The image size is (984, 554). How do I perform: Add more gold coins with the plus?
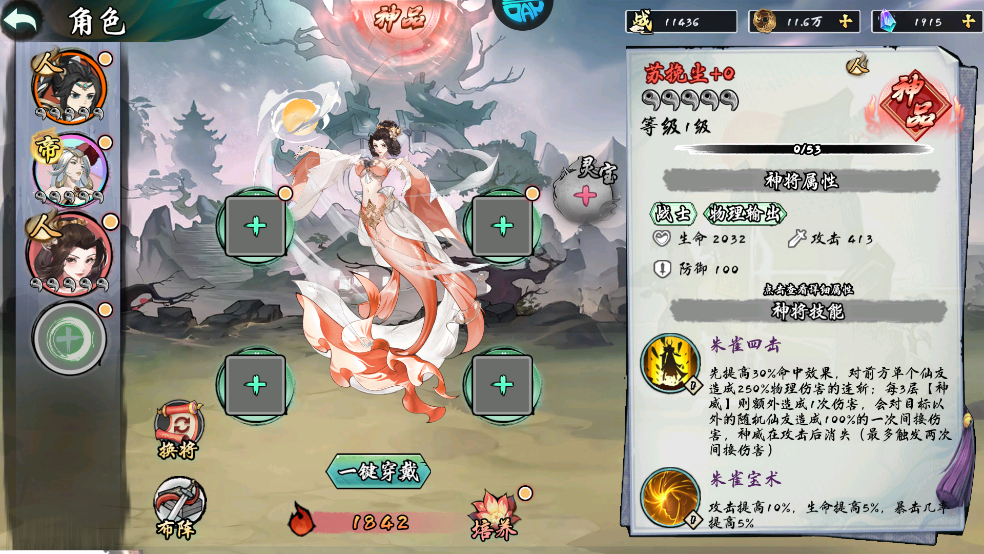click(x=846, y=21)
